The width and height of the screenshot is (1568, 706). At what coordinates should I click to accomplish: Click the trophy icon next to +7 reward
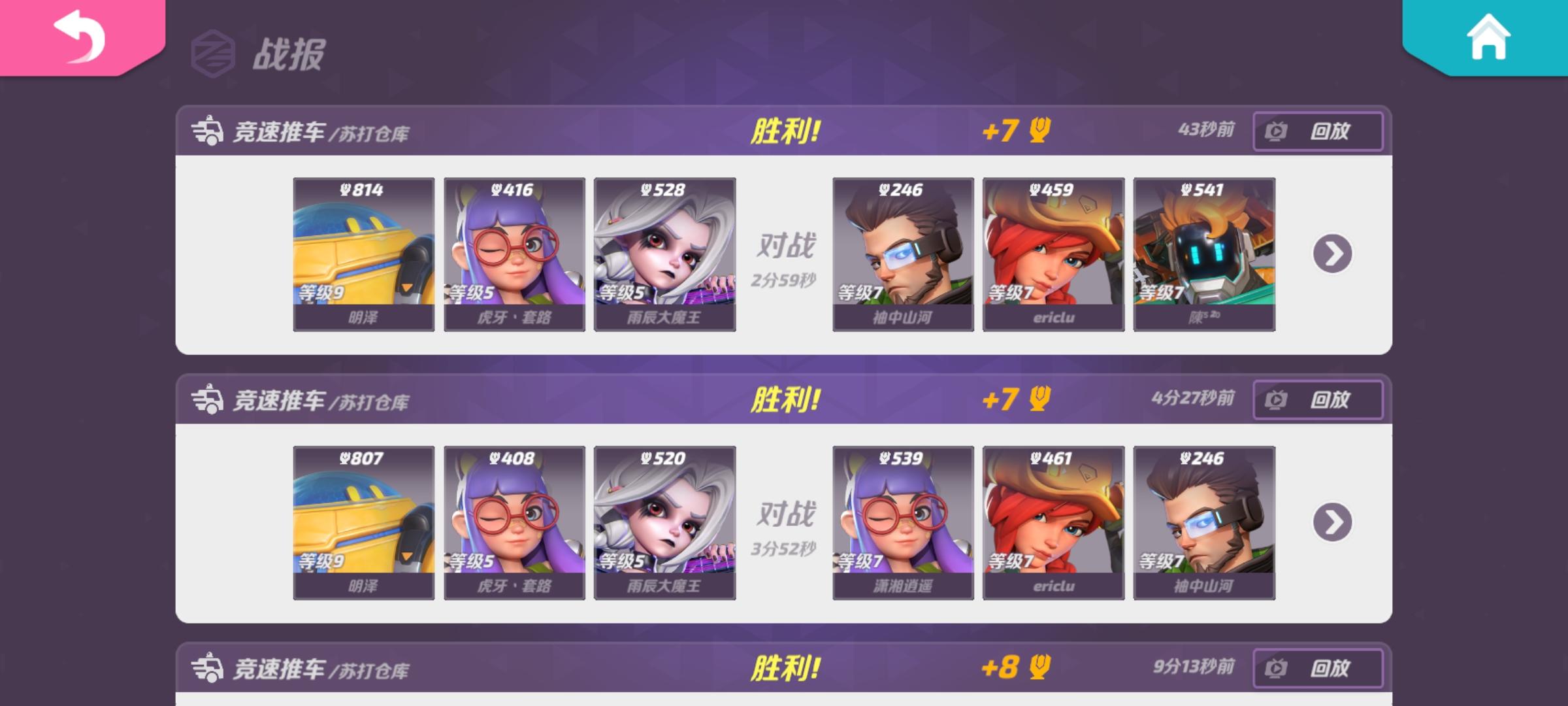tap(1037, 131)
